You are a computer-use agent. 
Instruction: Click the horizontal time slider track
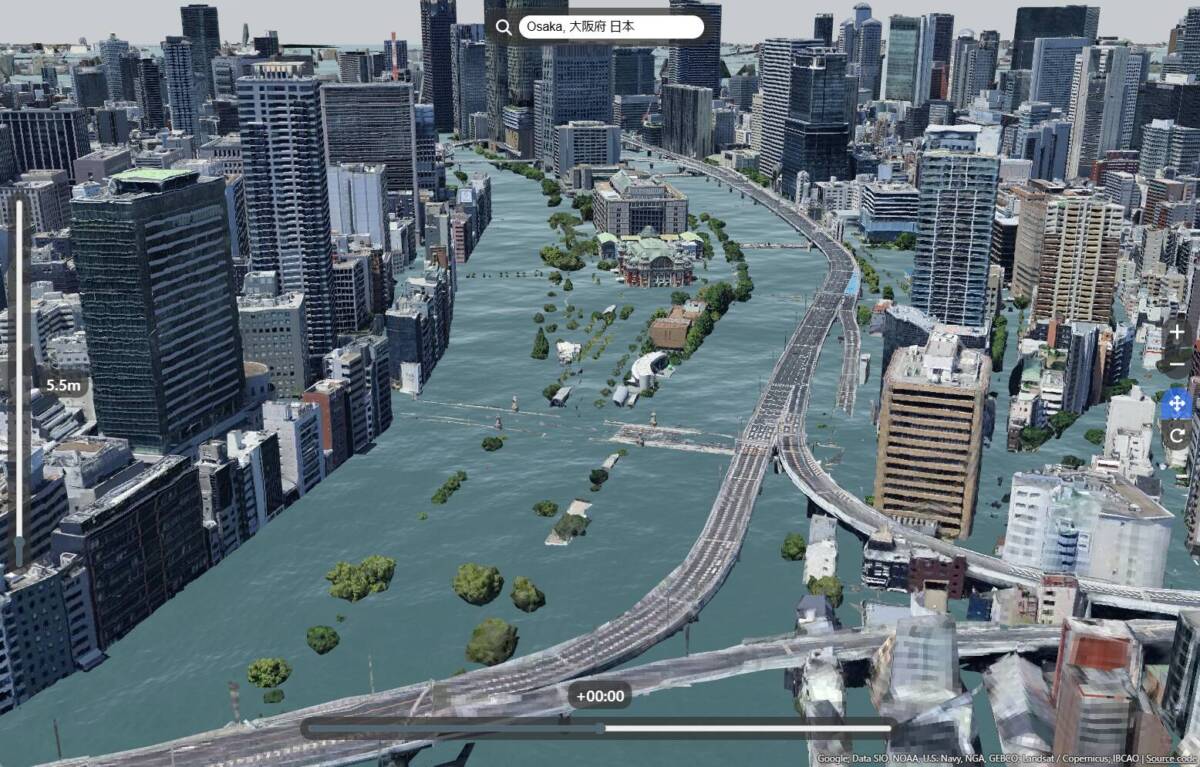coord(600,728)
